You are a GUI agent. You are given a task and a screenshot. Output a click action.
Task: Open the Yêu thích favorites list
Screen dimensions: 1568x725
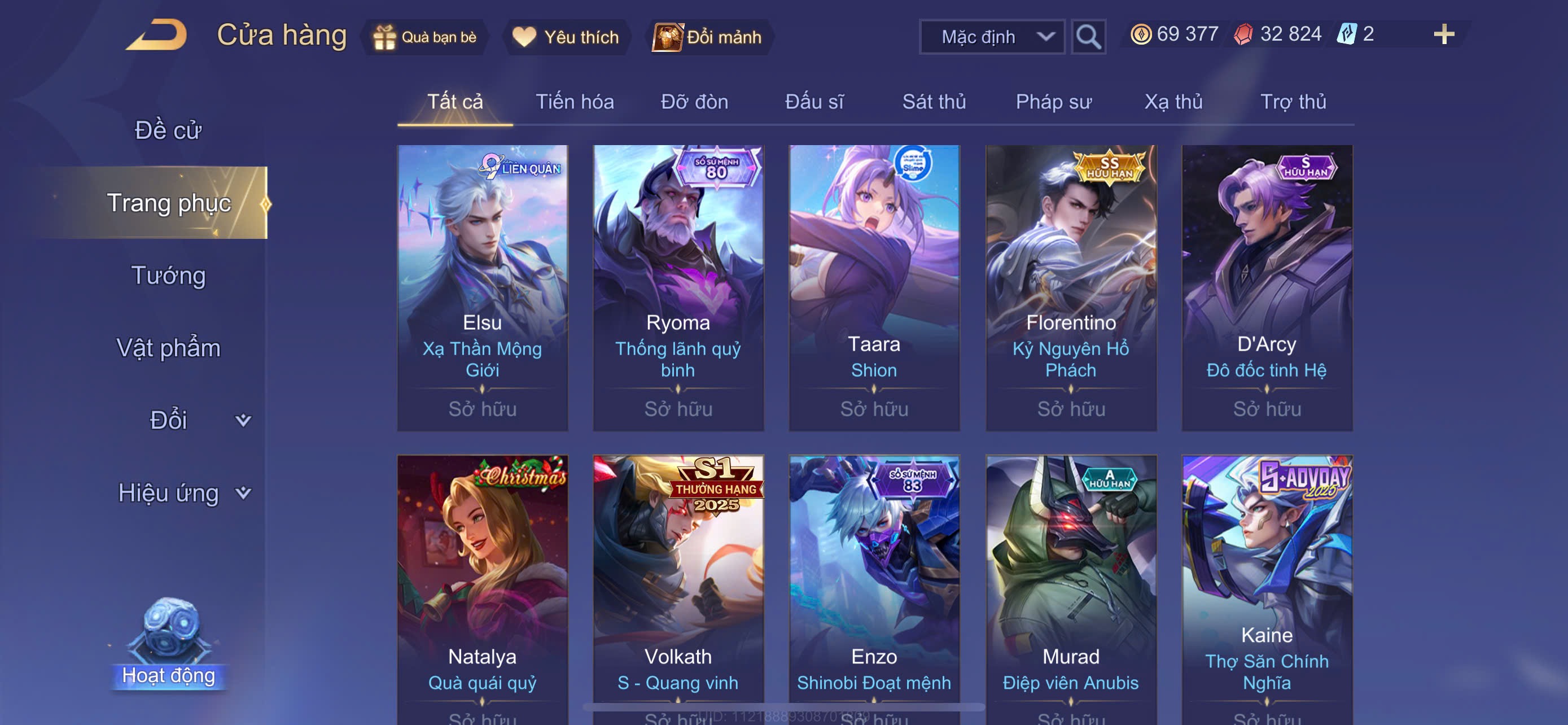(566, 37)
